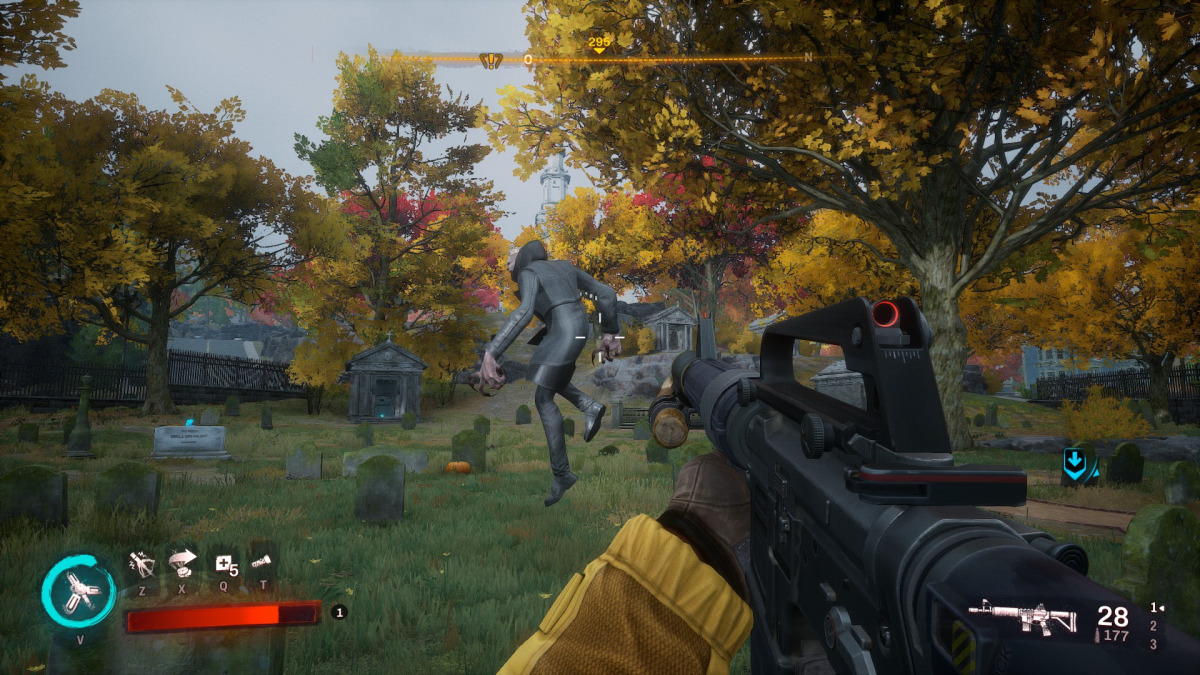Switch to weapon slot number 3
The width and height of the screenshot is (1200, 675).
coord(1153,644)
